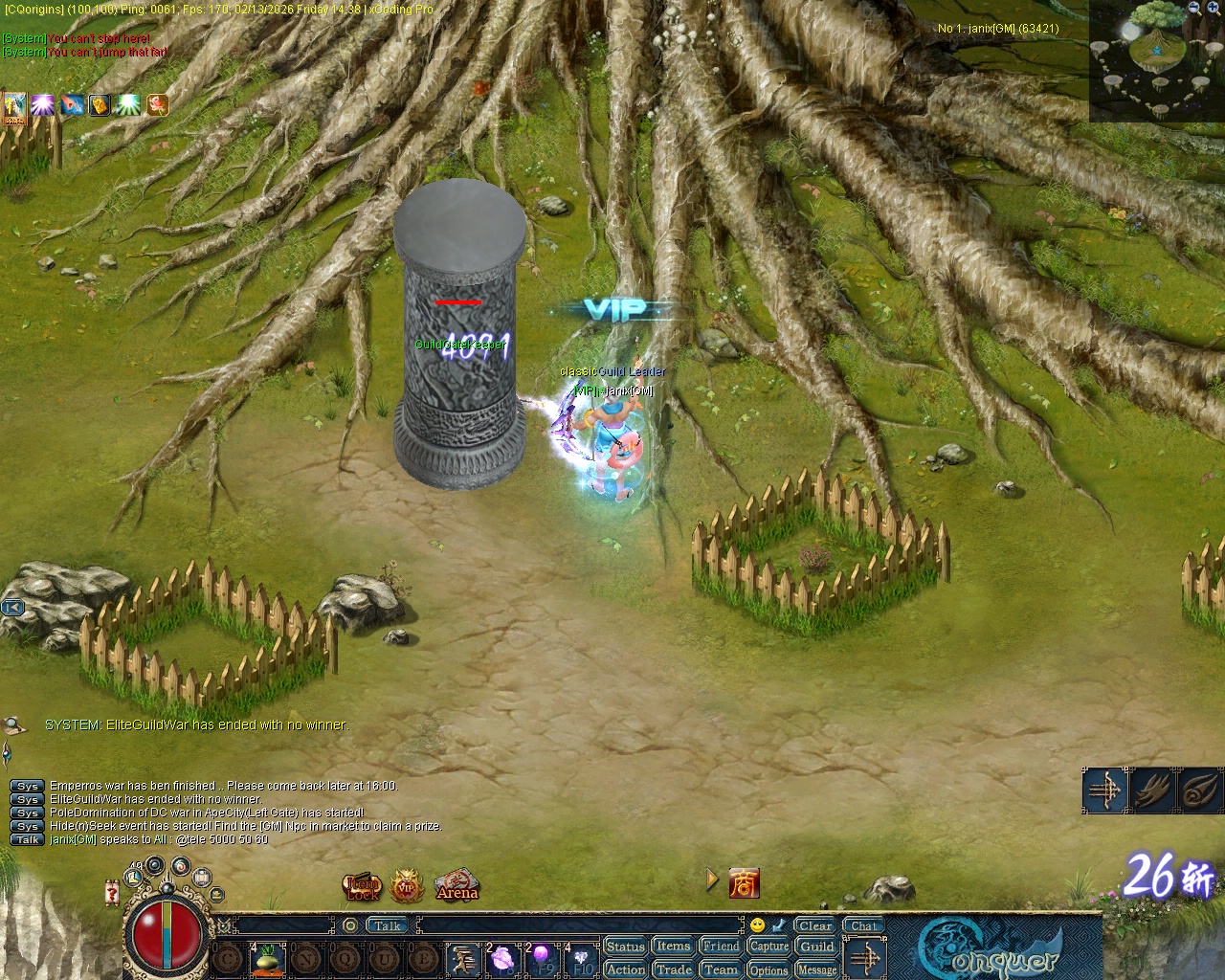Click the small arrow tab at the left screen edge
This screenshot has height=980, width=1225.
(x=11, y=608)
